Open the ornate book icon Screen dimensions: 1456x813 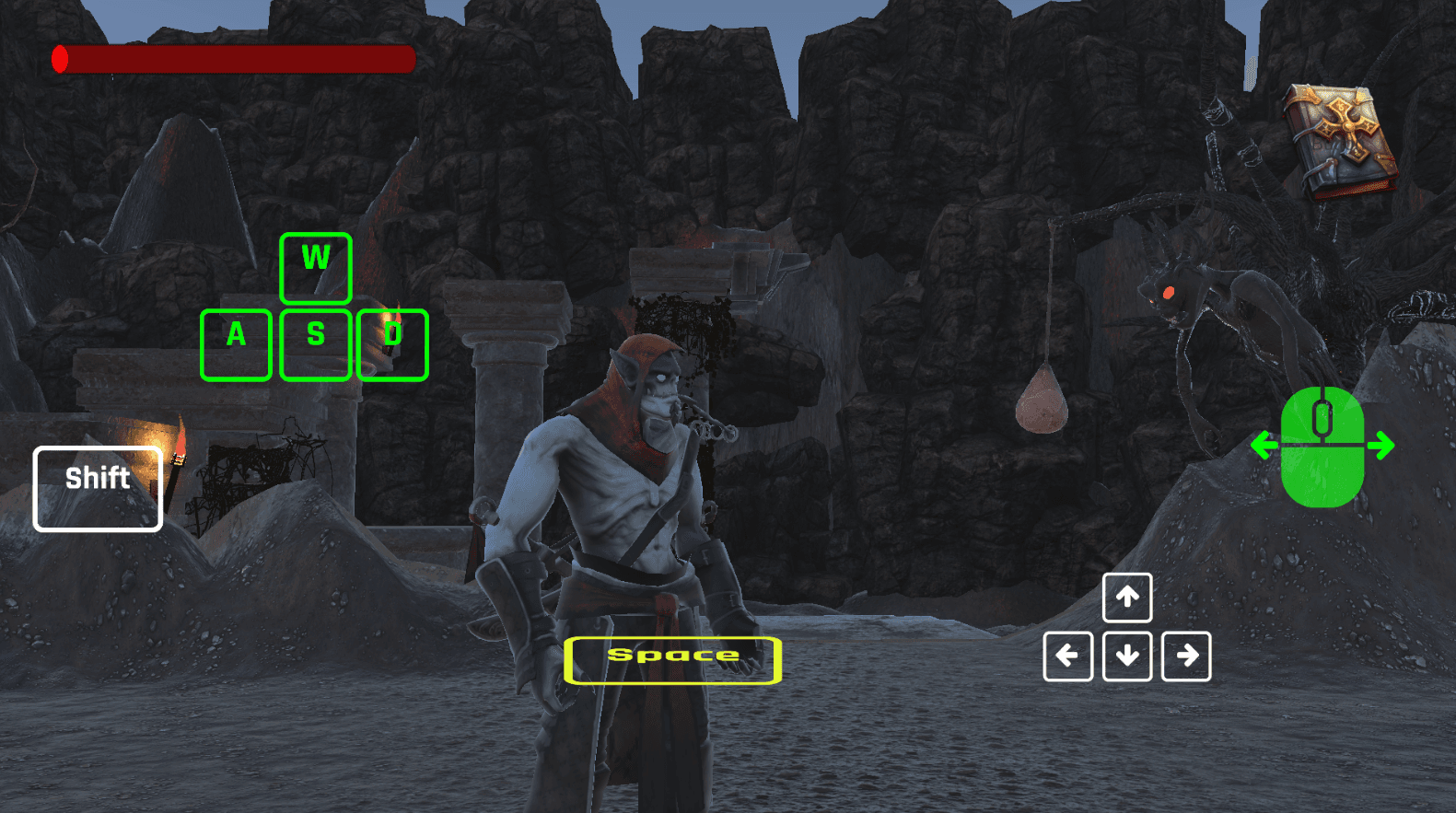1340,139
